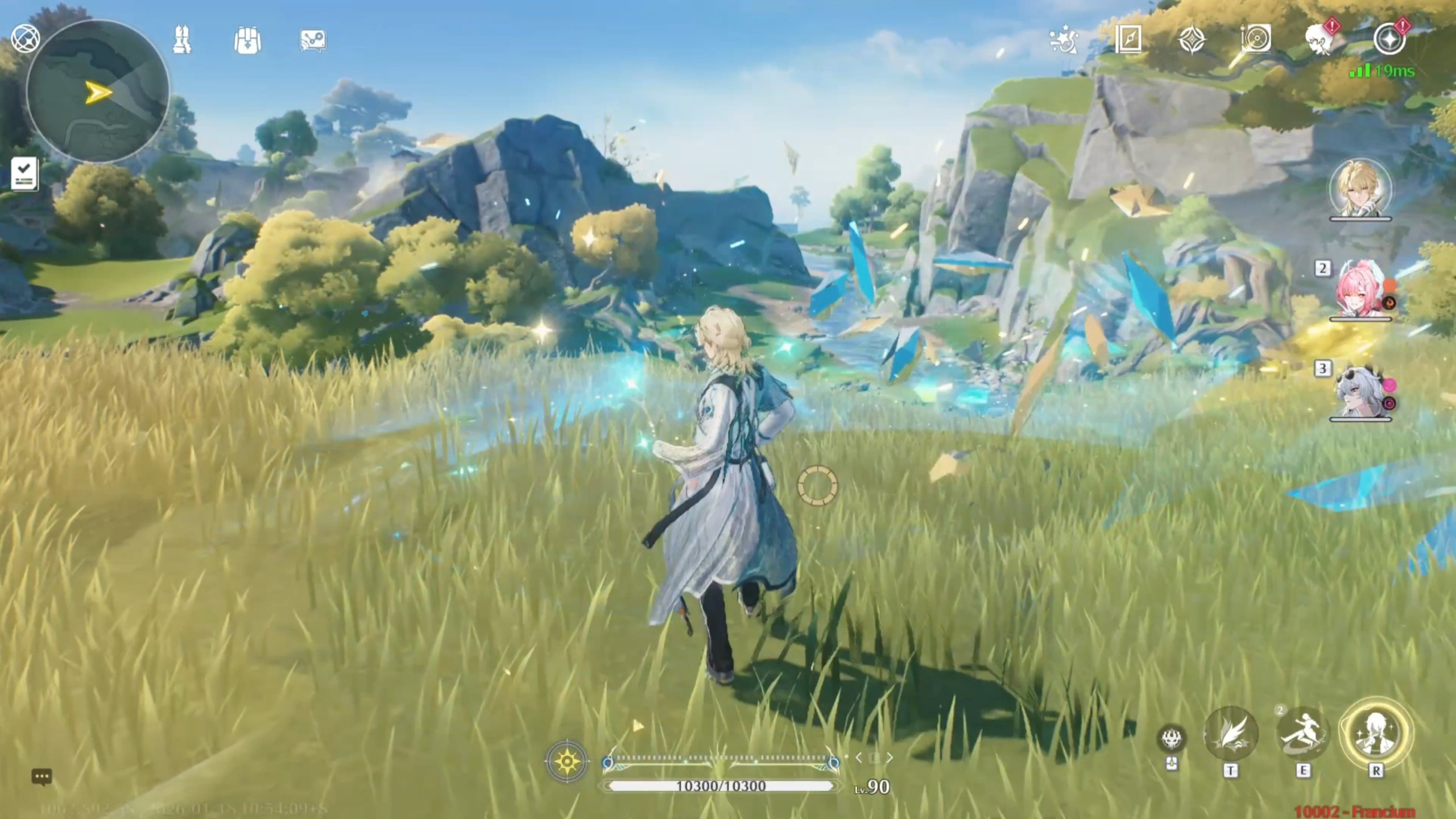
Task: Unleash the glowing ultimate portrait skill
Action: click(x=1376, y=733)
